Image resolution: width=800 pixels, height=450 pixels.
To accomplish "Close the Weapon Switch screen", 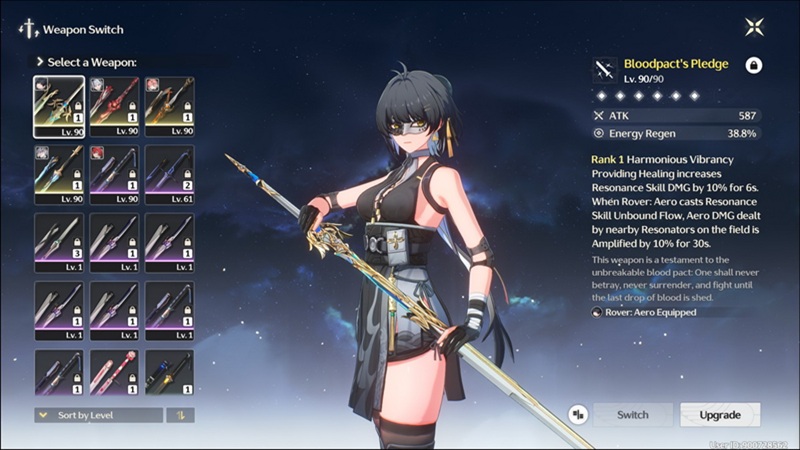I will pos(754,28).
